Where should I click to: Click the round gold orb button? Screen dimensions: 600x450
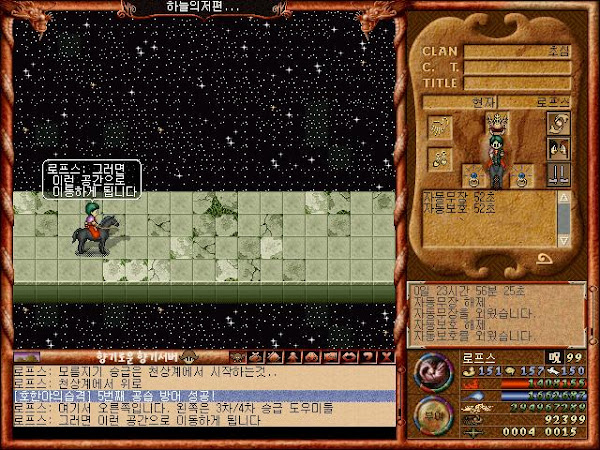[432, 413]
